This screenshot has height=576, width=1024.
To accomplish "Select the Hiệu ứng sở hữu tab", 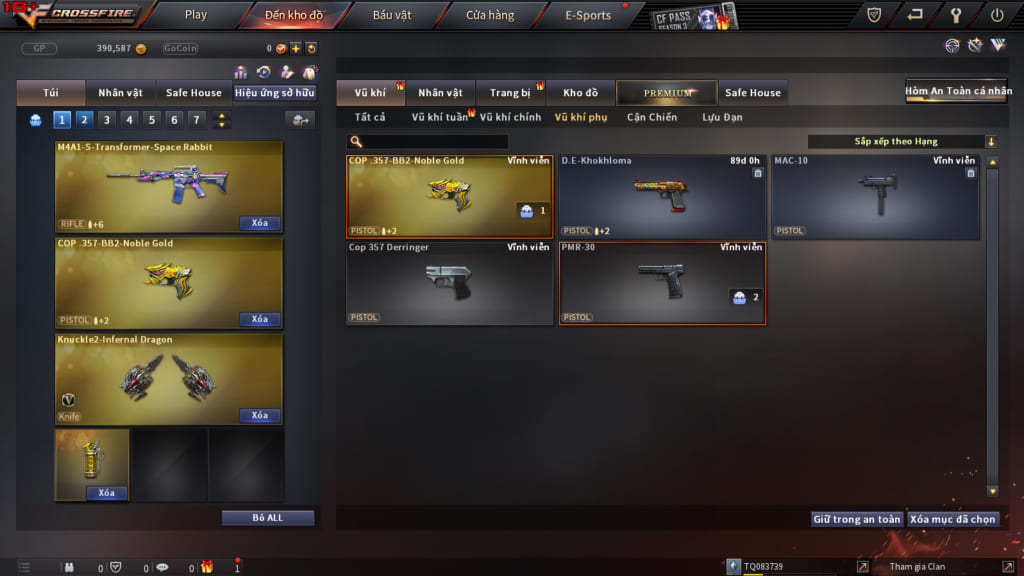I will pyautogui.click(x=275, y=93).
